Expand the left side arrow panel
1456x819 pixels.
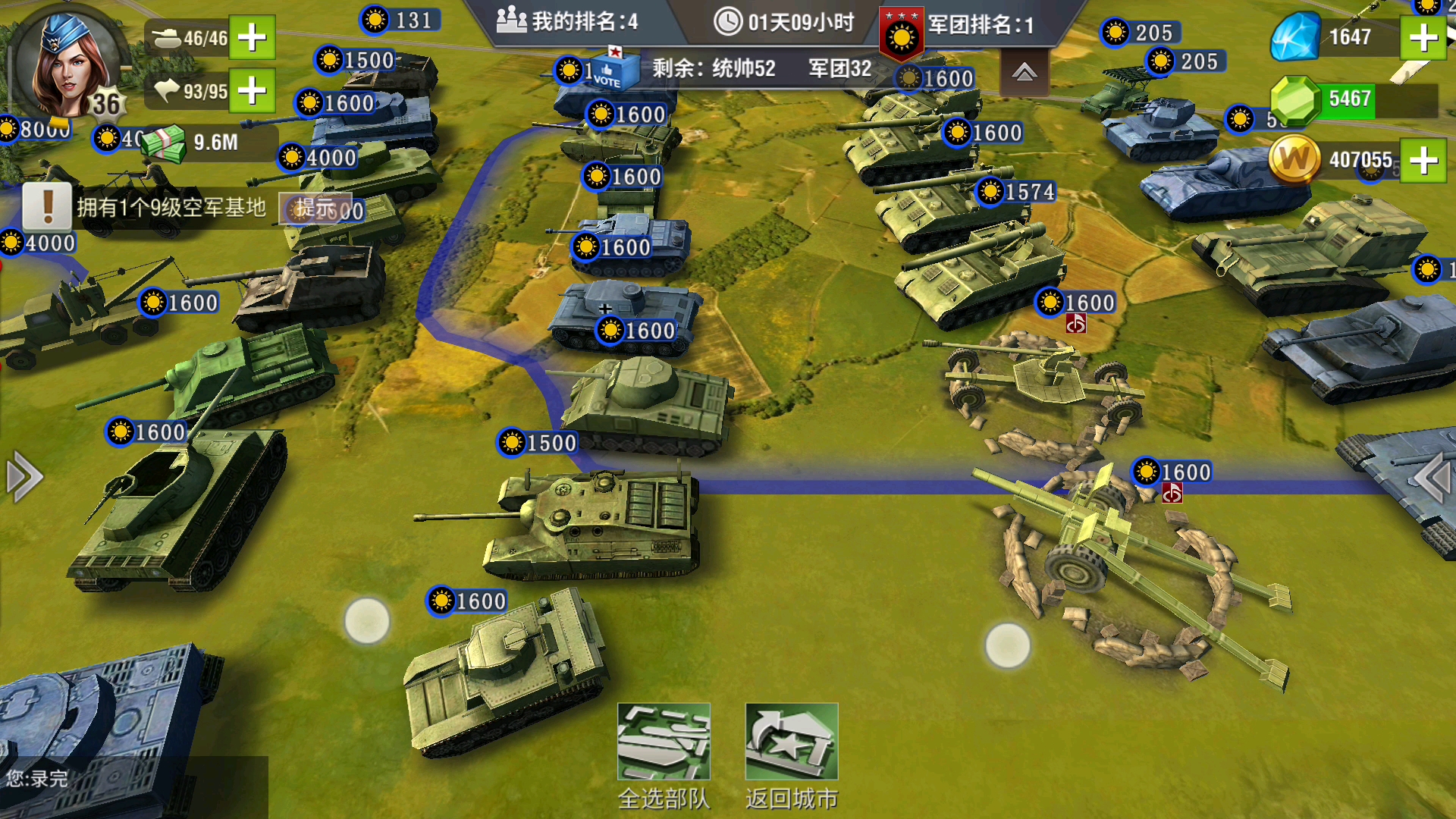coord(23,477)
